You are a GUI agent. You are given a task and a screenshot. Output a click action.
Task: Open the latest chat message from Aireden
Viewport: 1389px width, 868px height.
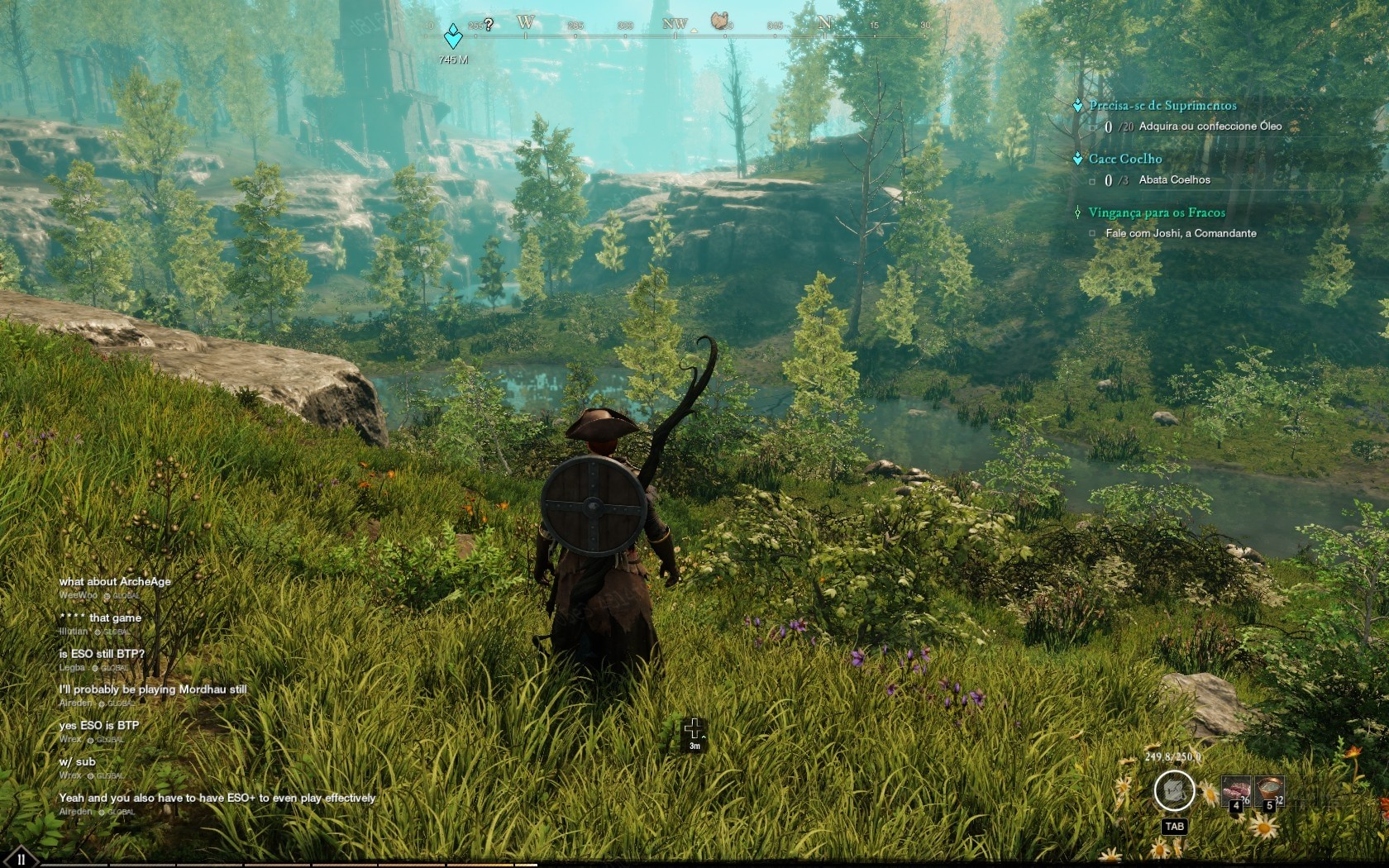pyautogui.click(x=217, y=798)
